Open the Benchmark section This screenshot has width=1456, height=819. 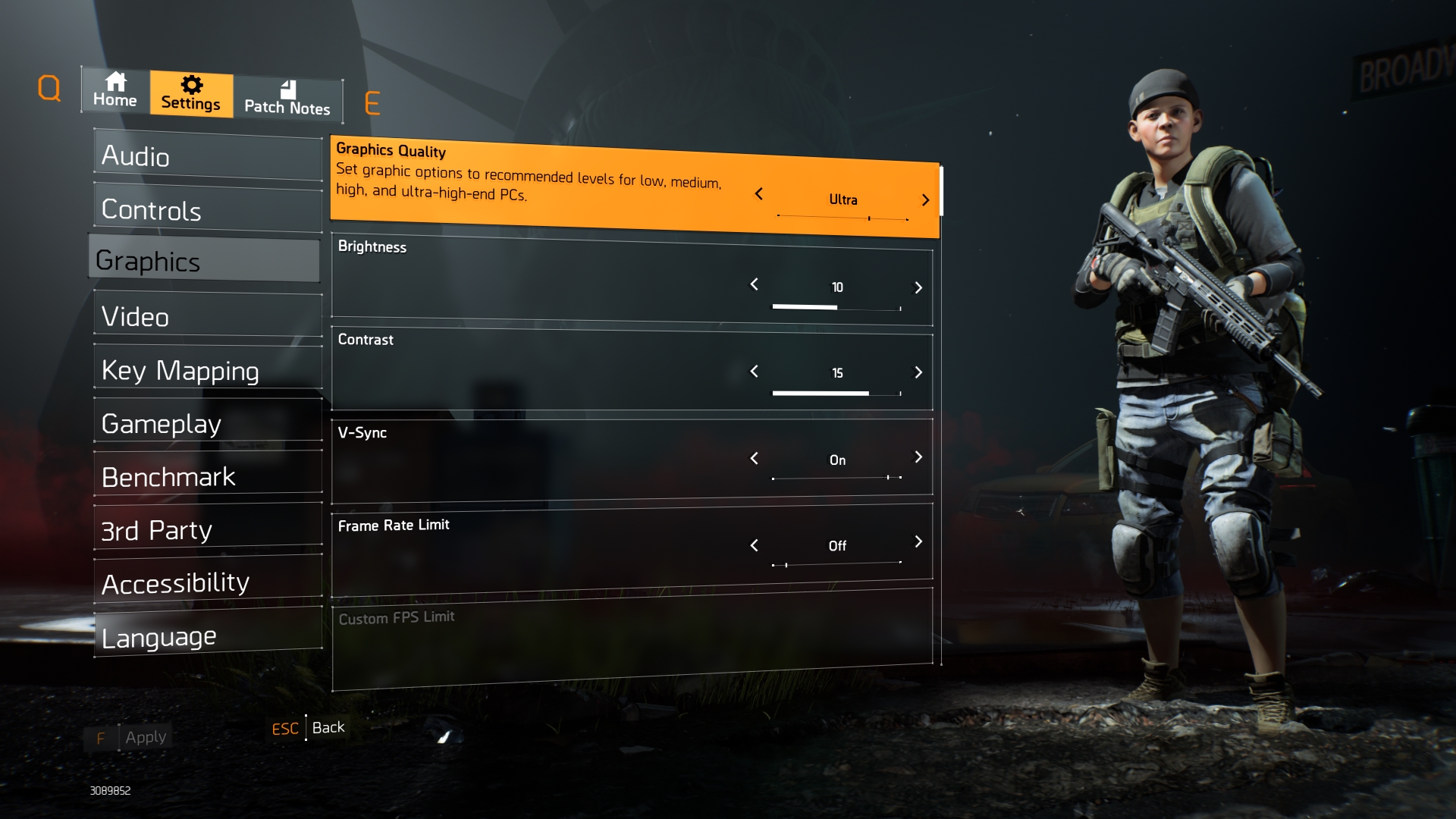[208, 476]
